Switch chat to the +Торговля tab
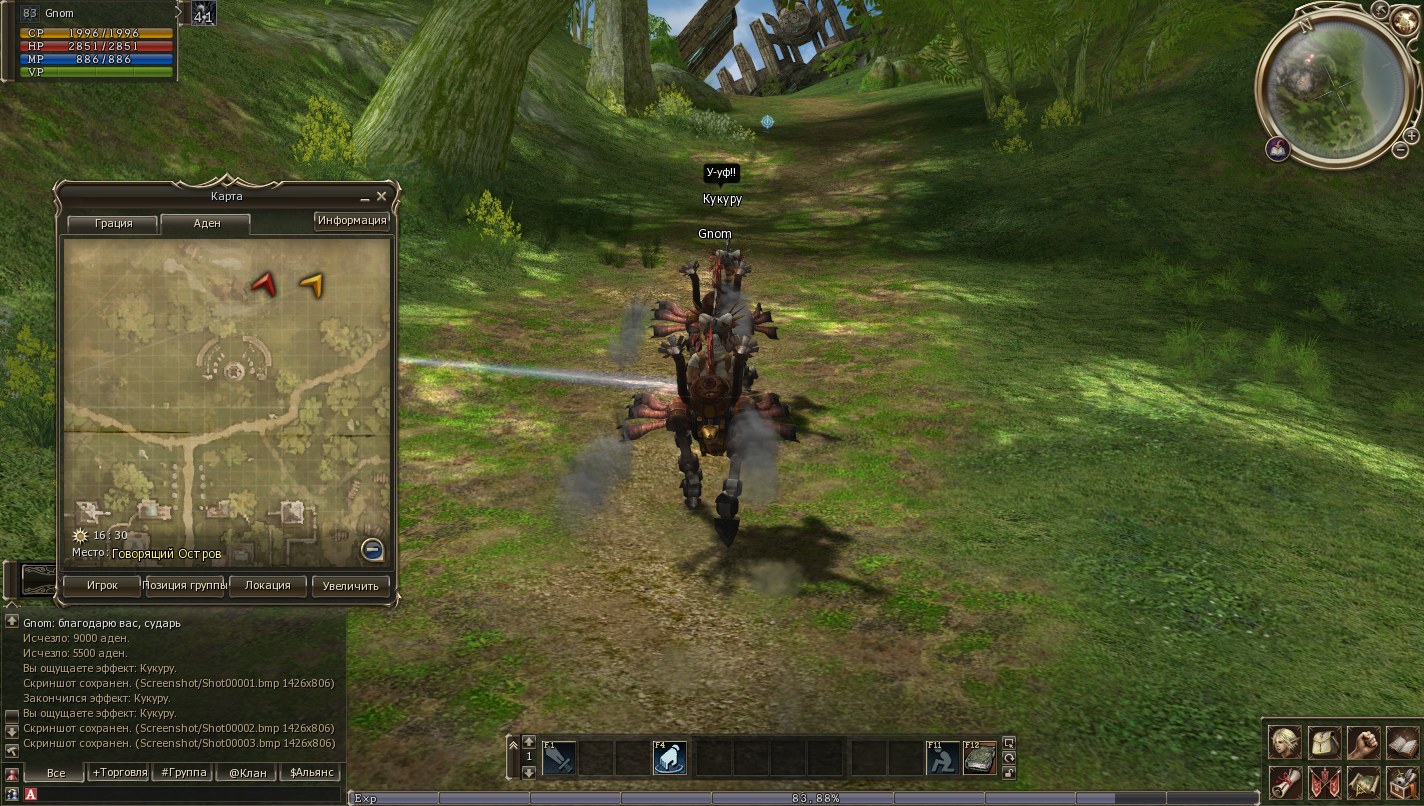The height and width of the screenshot is (806, 1424). pyautogui.click(x=120, y=773)
